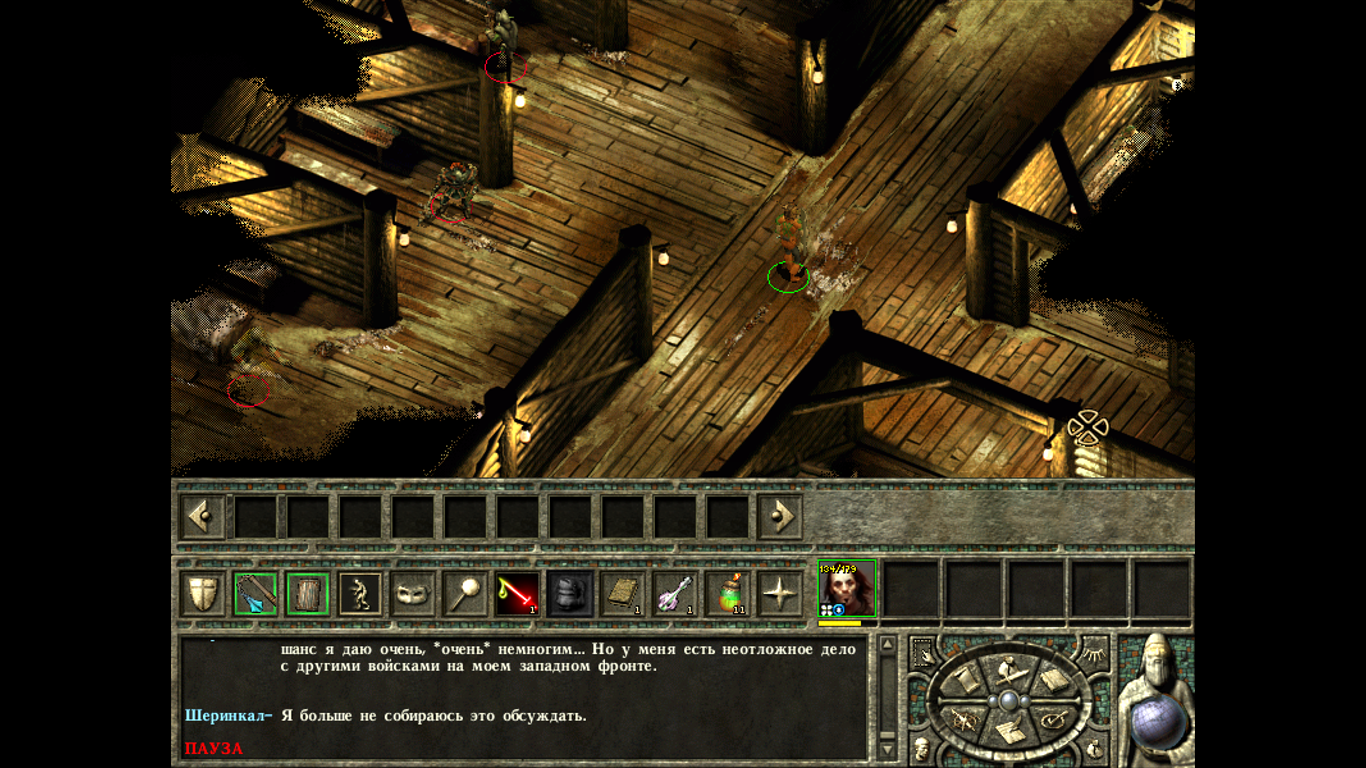
Task: Open the character record scroll on the menu wheel
Action: [x=965, y=678]
